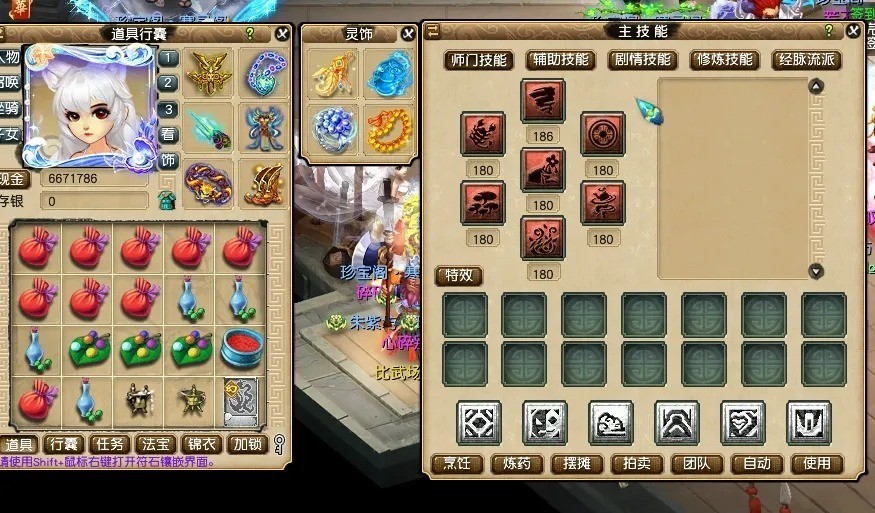This screenshot has height=513, width=875.
Task: Show the 修炼技能 tab
Action: click(724, 60)
